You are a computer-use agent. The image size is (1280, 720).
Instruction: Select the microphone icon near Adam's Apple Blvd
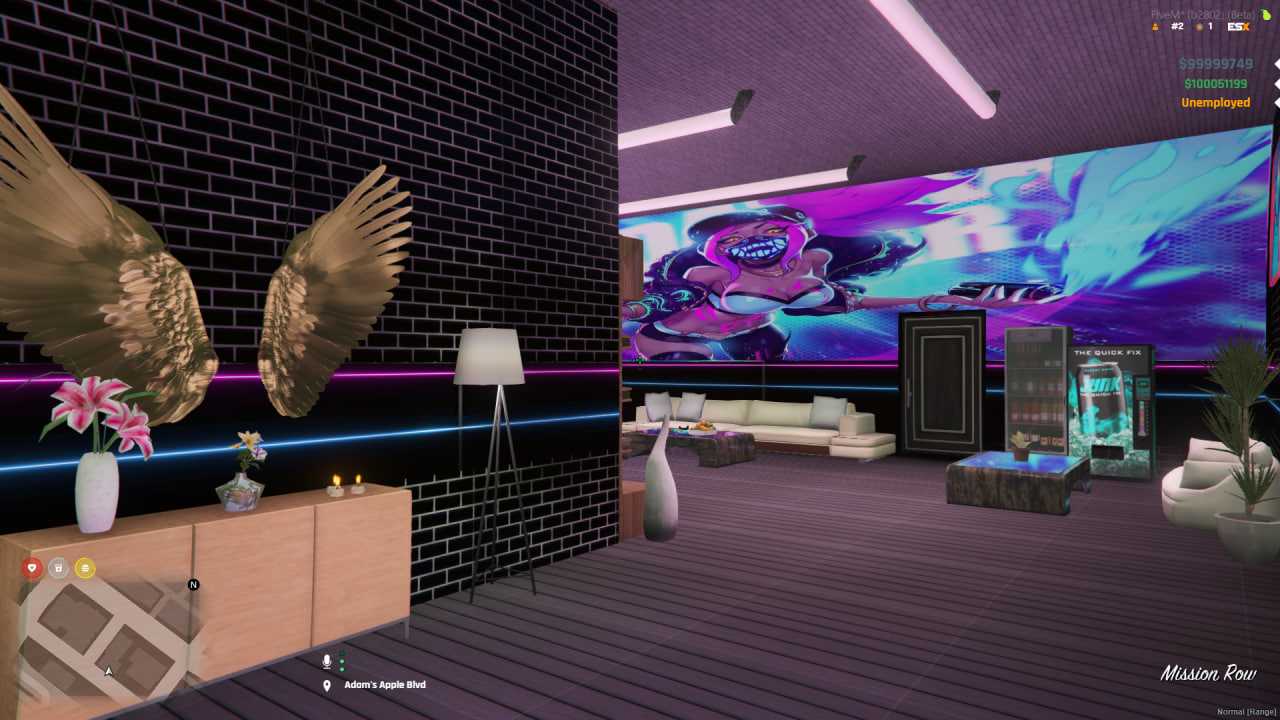(x=327, y=662)
